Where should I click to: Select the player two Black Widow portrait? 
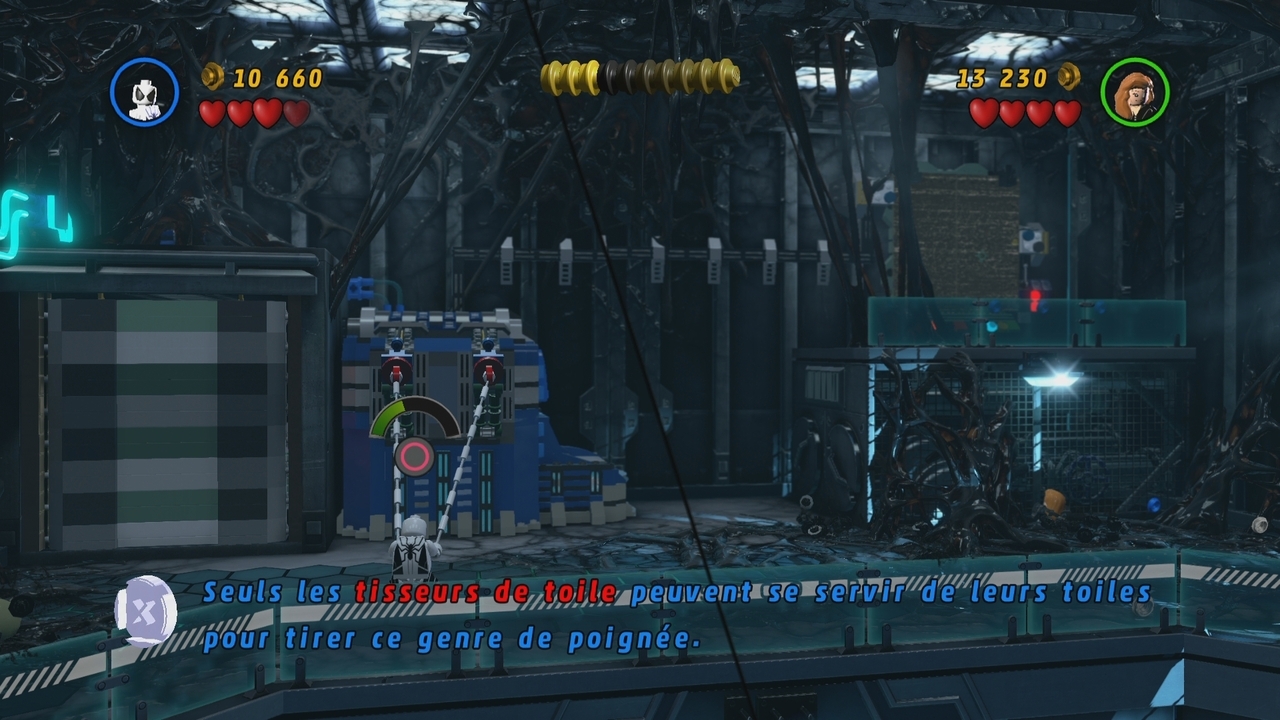(x=1134, y=92)
